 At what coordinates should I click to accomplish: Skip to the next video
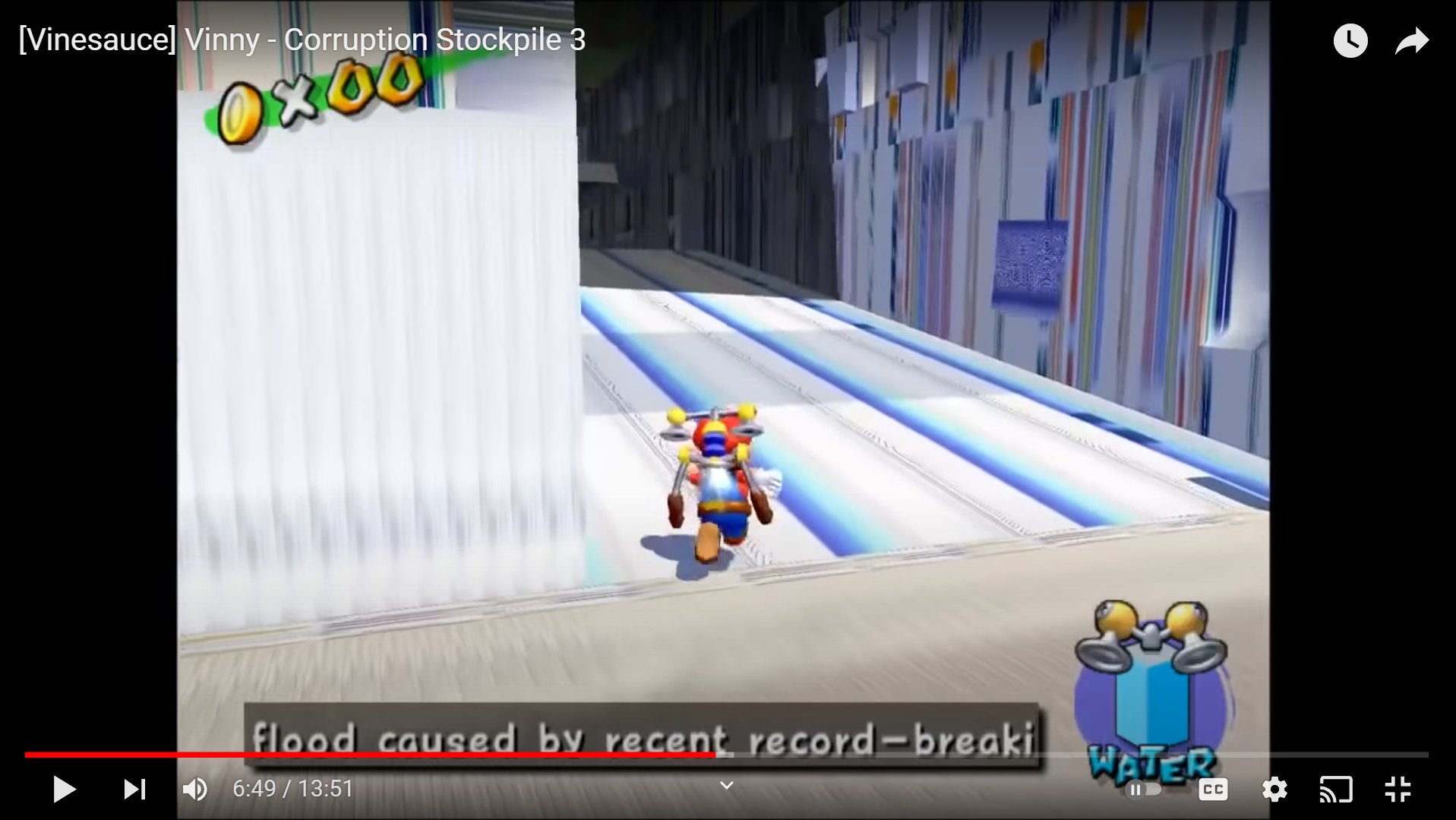(134, 789)
